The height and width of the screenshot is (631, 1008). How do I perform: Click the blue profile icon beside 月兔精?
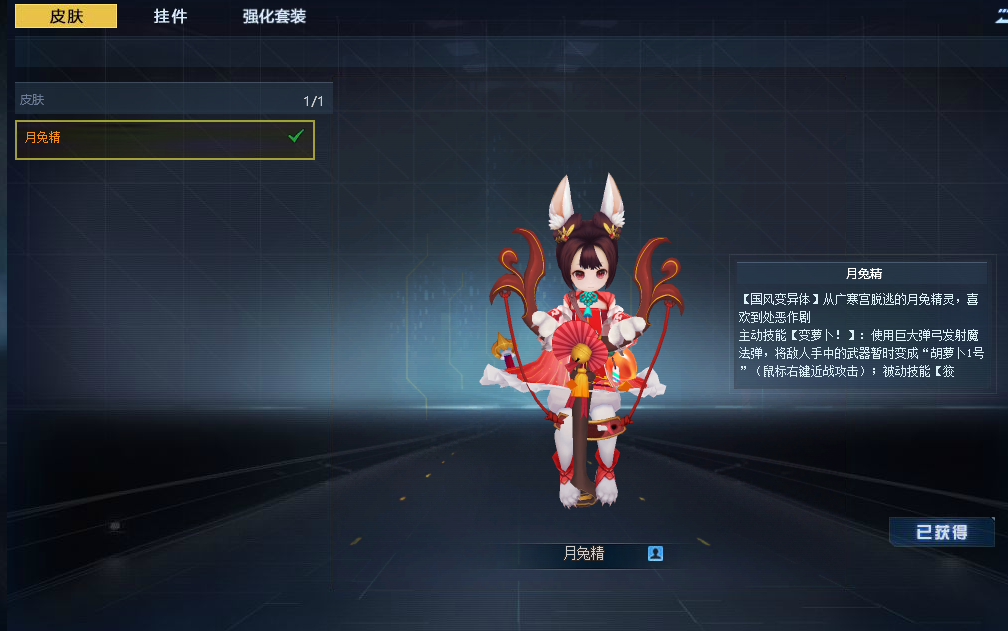[x=655, y=553]
